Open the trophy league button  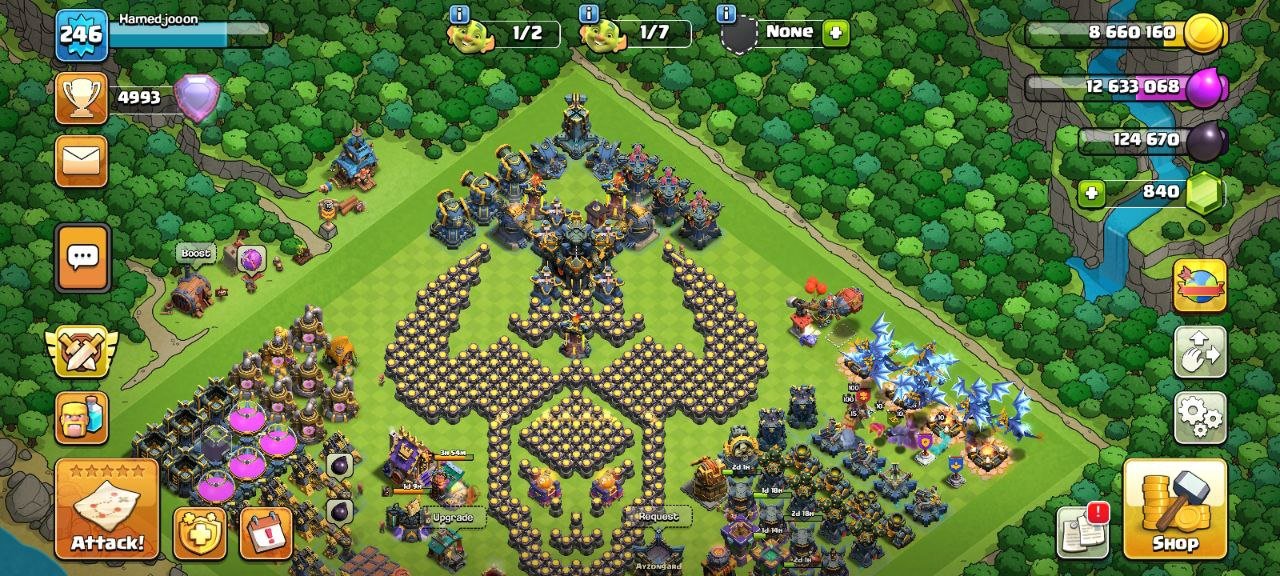[x=81, y=98]
